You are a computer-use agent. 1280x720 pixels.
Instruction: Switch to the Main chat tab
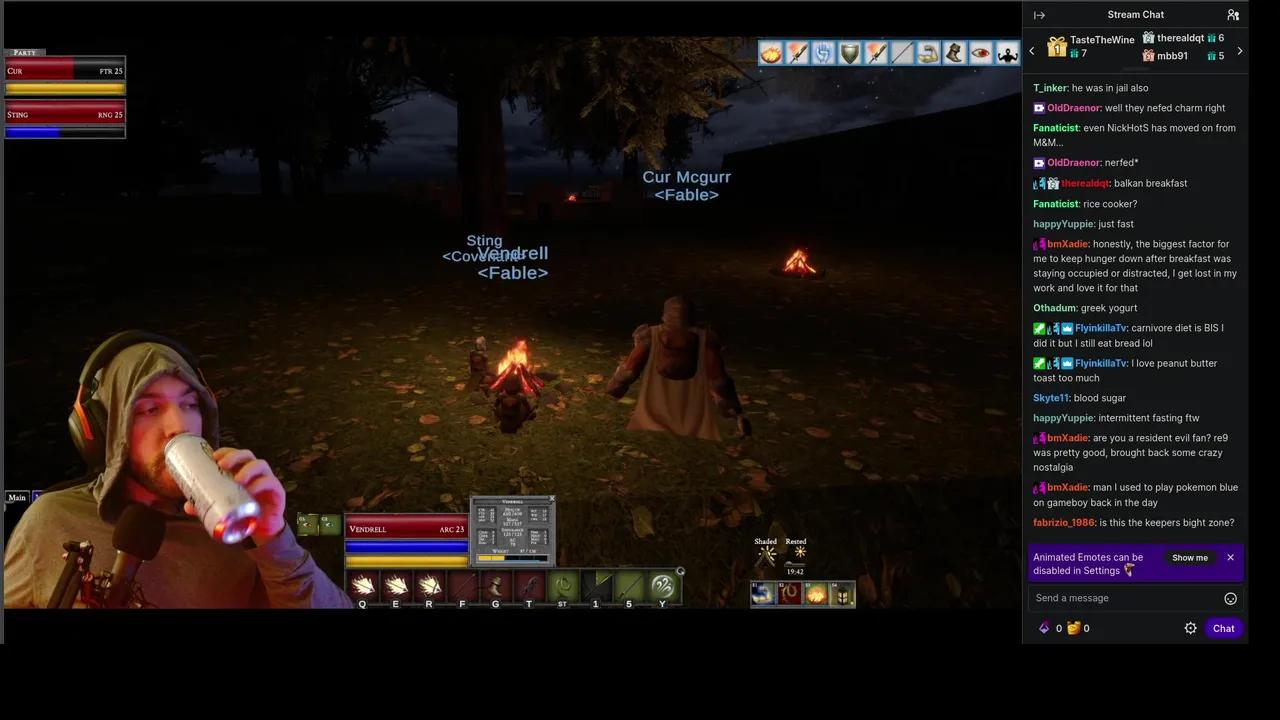17,497
